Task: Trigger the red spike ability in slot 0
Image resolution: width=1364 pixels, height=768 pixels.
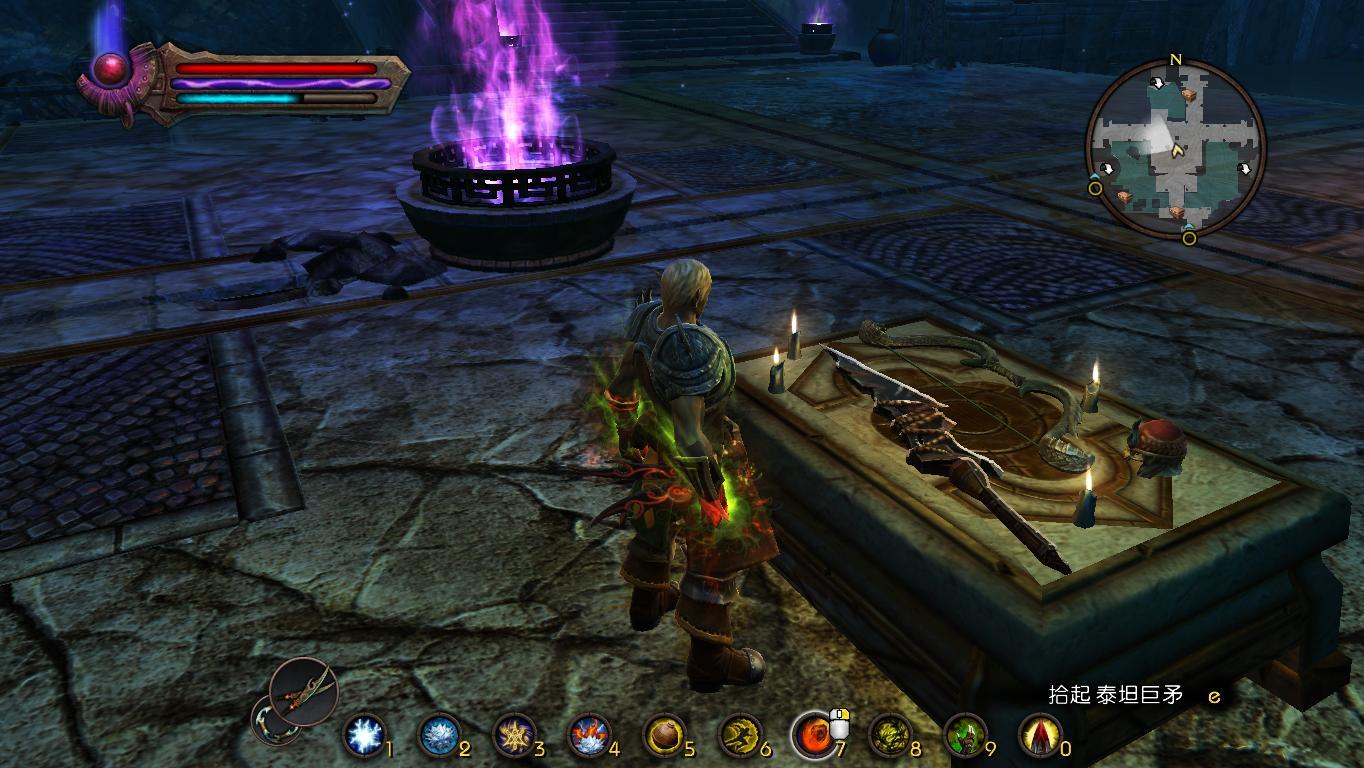Action: click(x=1039, y=736)
